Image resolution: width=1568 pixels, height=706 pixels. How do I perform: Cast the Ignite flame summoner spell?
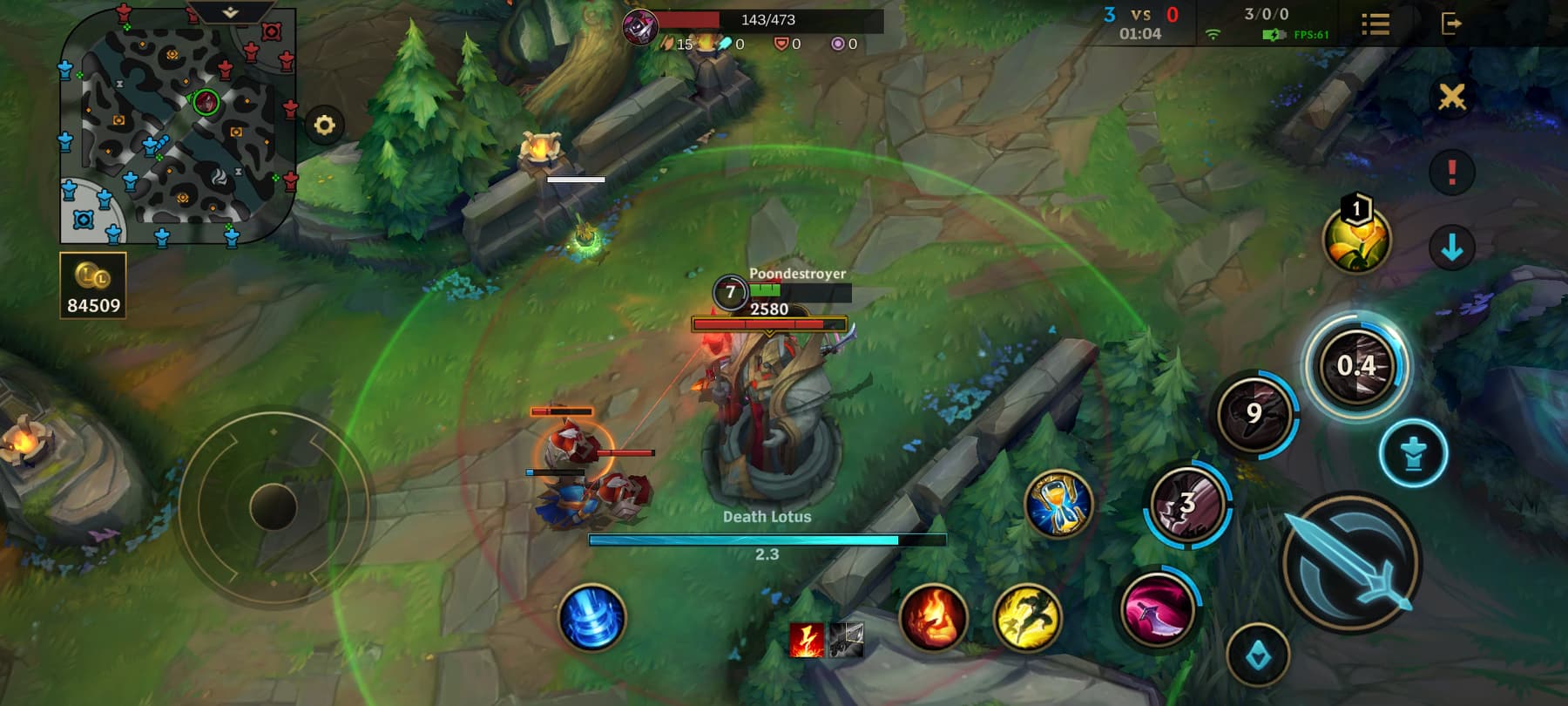click(x=932, y=618)
